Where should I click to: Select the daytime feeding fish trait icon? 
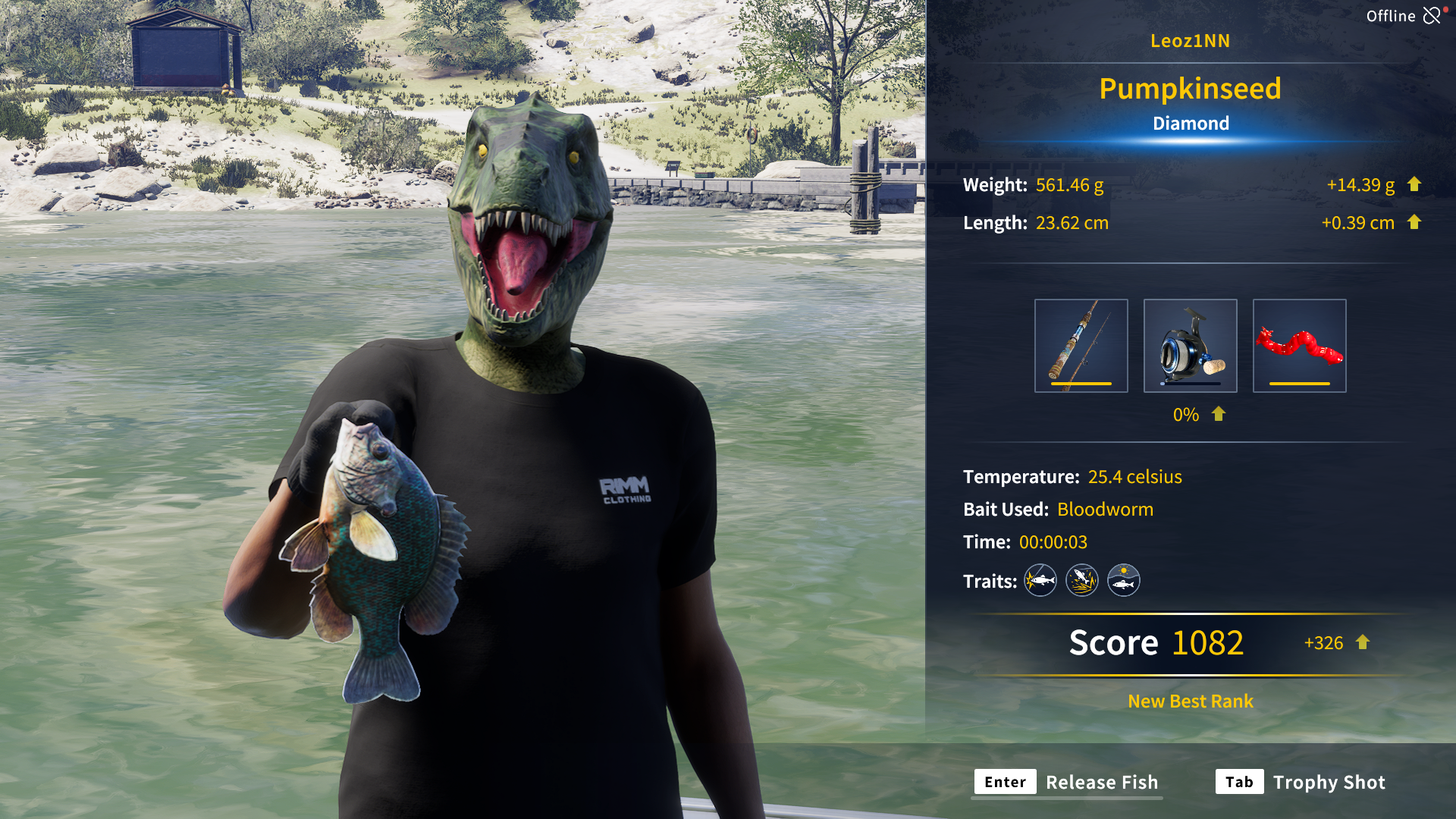(1123, 580)
